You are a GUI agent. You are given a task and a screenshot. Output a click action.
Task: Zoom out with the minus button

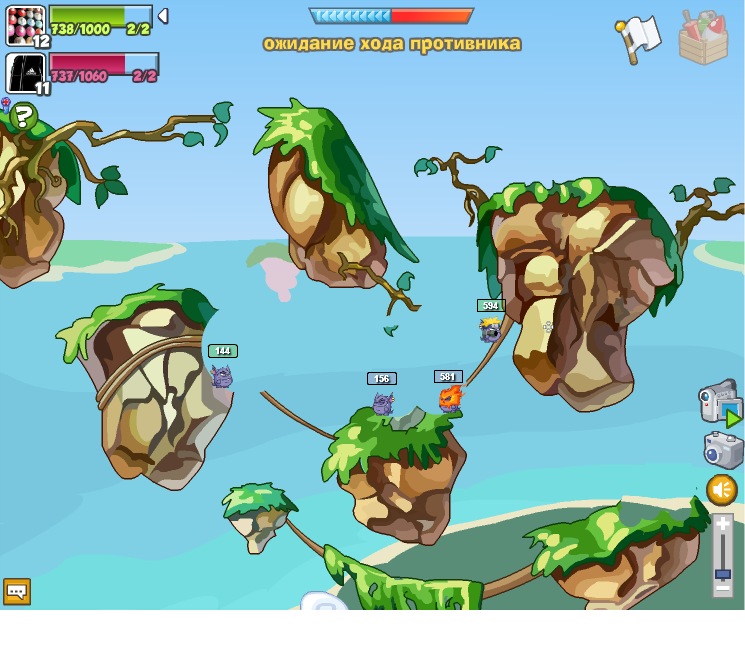click(x=722, y=589)
